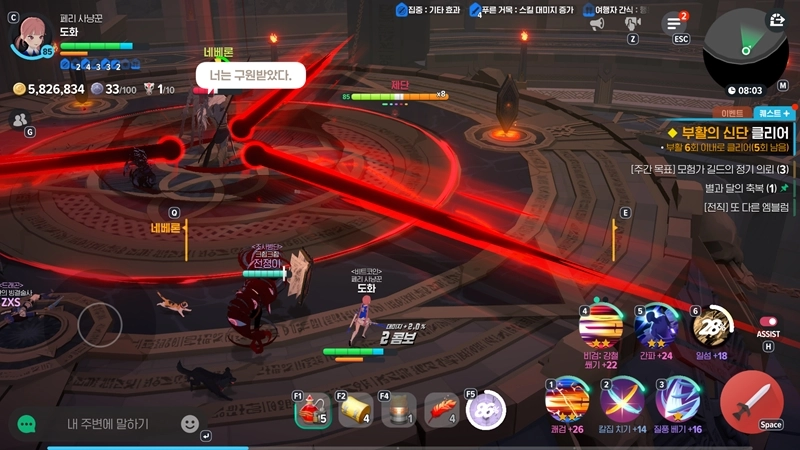Use the 칼집 치기 +14 skill
Image resolution: width=800 pixels, height=450 pixels.
[621, 402]
